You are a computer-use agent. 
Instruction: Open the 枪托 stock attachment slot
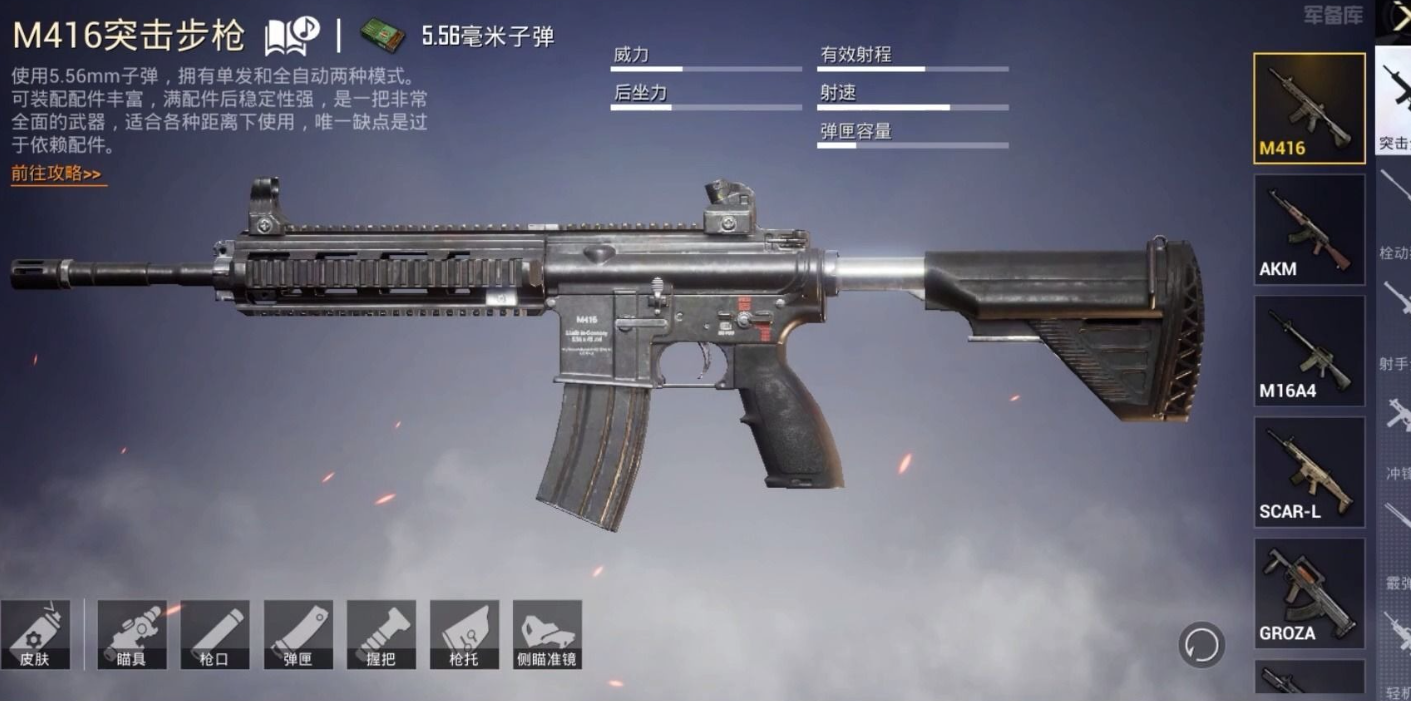pos(464,634)
